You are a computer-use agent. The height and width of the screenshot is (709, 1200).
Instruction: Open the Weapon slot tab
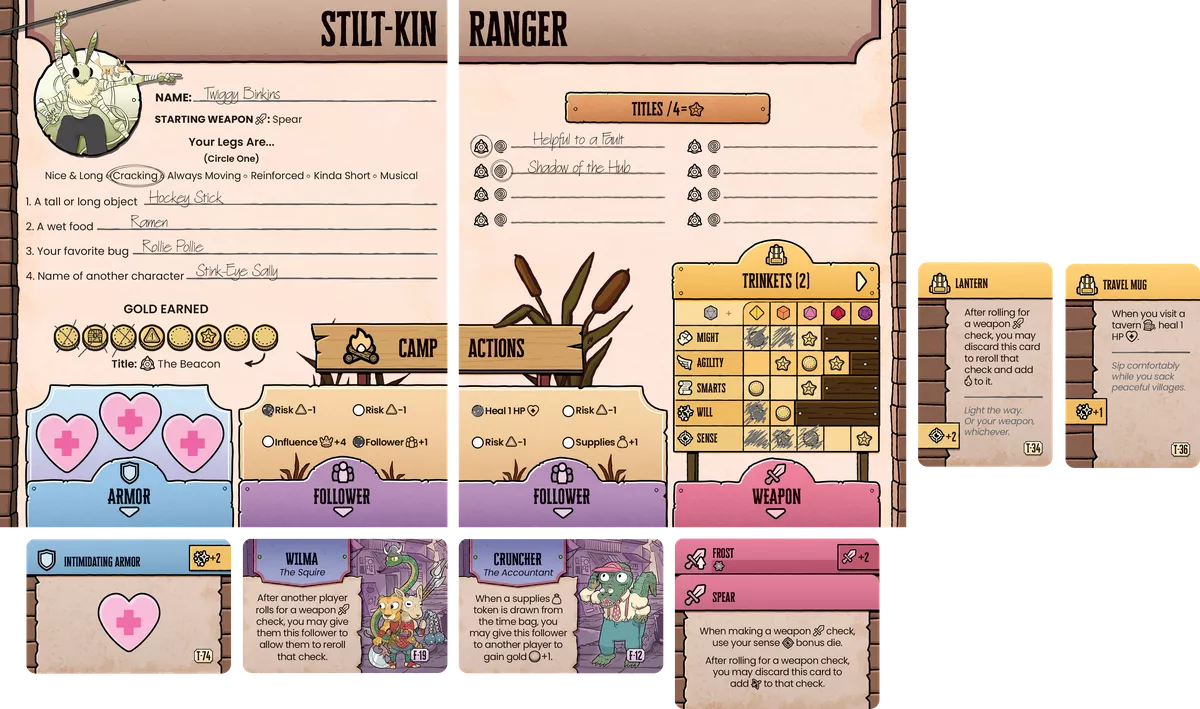[x=777, y=497]
